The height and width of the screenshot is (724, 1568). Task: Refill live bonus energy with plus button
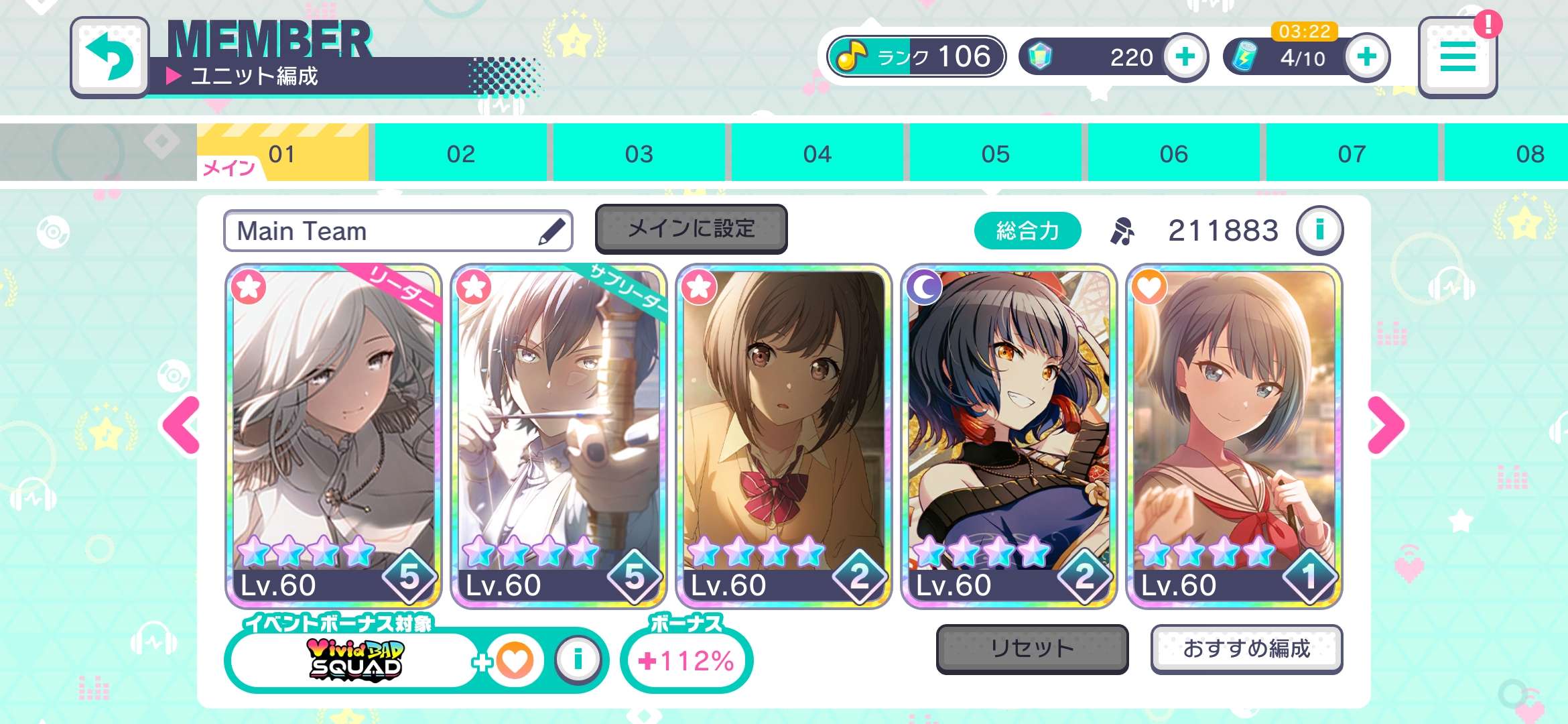coord(1367,57)
